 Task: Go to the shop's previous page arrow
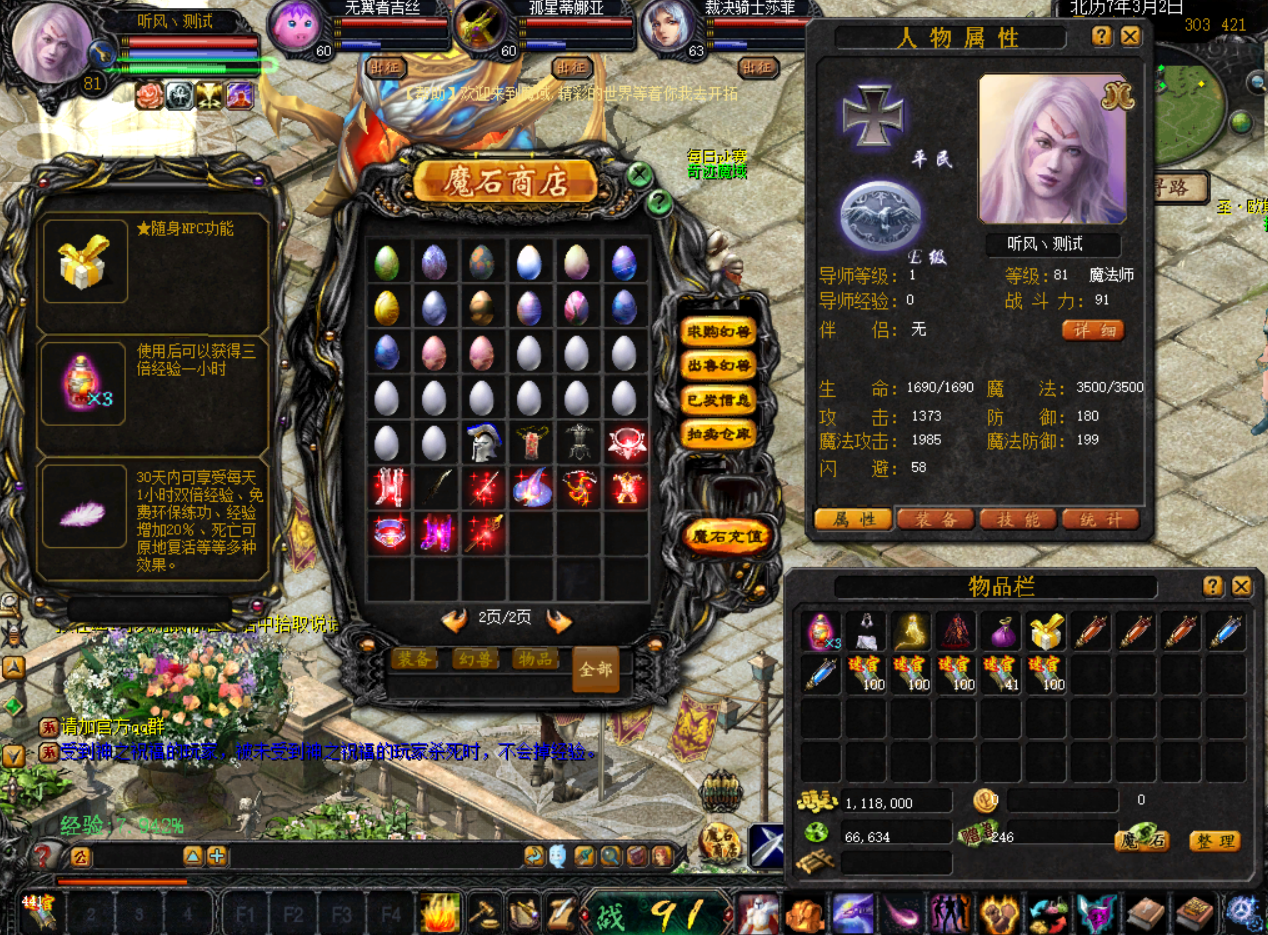pyautogui.click(x=455, y=620)
